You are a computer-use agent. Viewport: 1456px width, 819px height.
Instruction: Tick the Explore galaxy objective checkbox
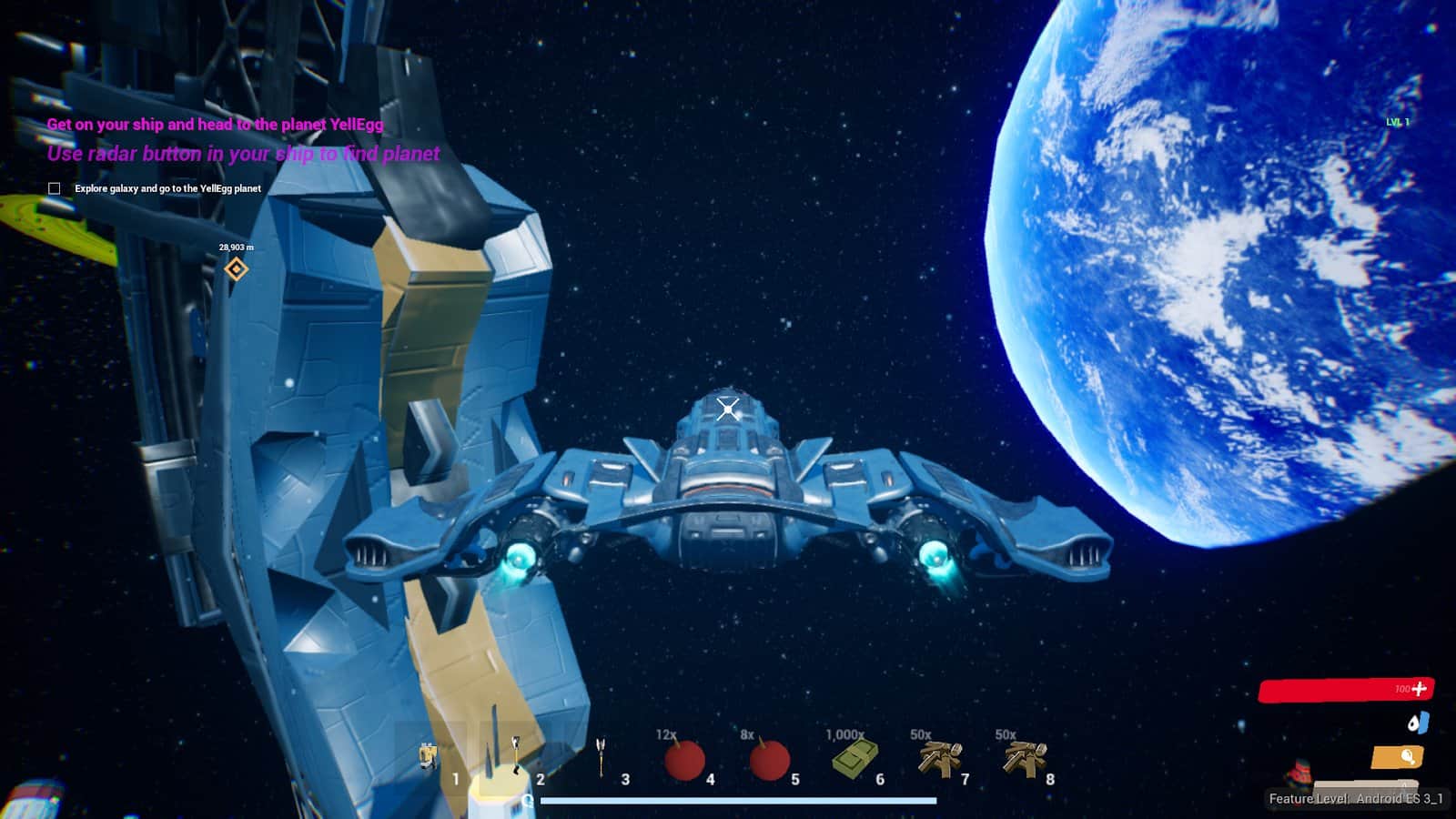55,188
